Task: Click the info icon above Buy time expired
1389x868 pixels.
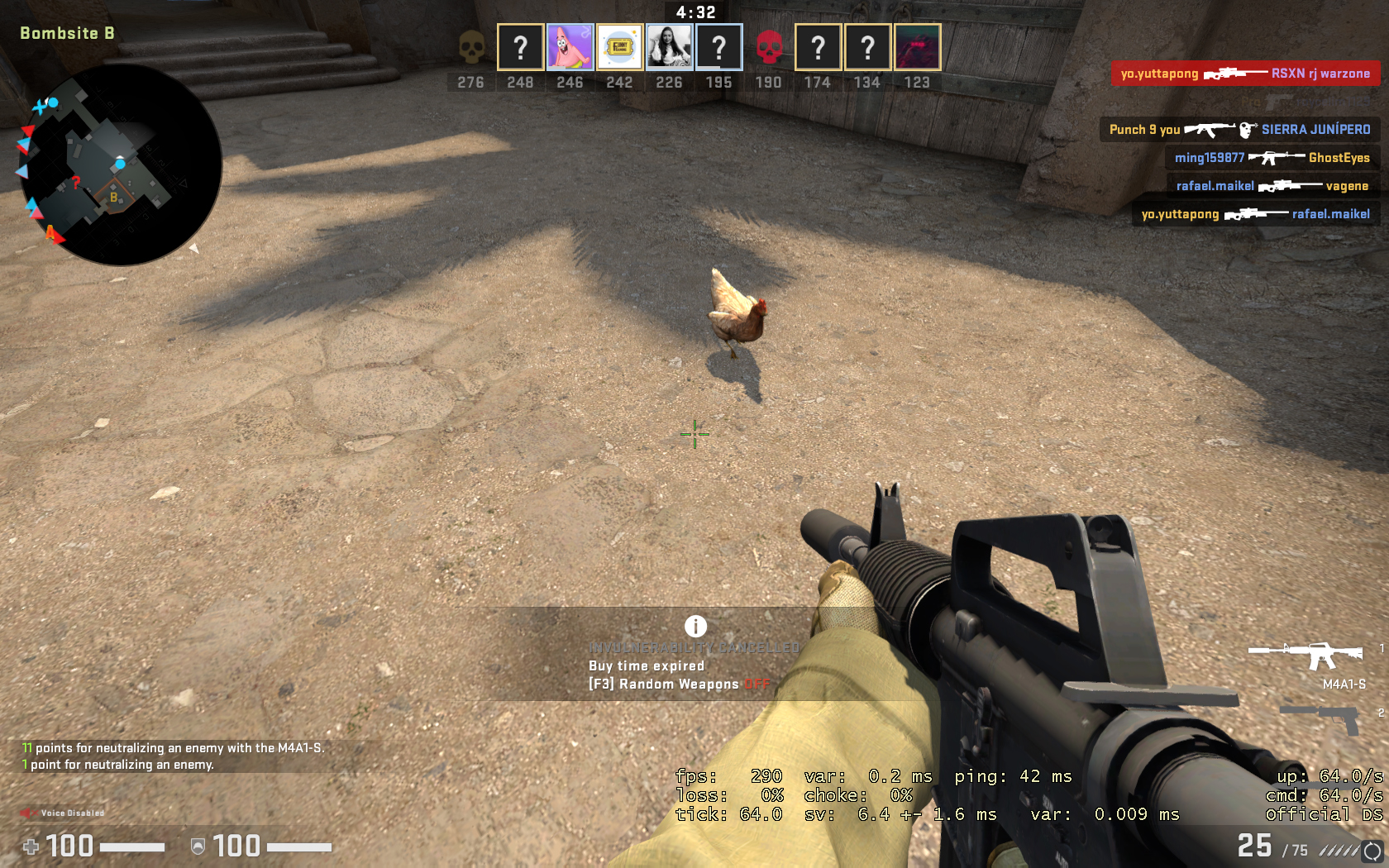Action: tap(695, 626)
